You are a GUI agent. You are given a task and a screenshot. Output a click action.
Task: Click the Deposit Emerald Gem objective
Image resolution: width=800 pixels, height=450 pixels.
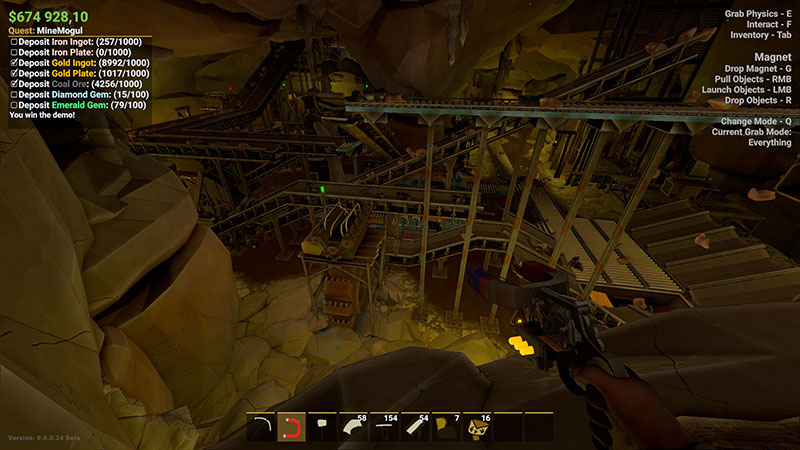pyautogui.click(x=80, y=105)
